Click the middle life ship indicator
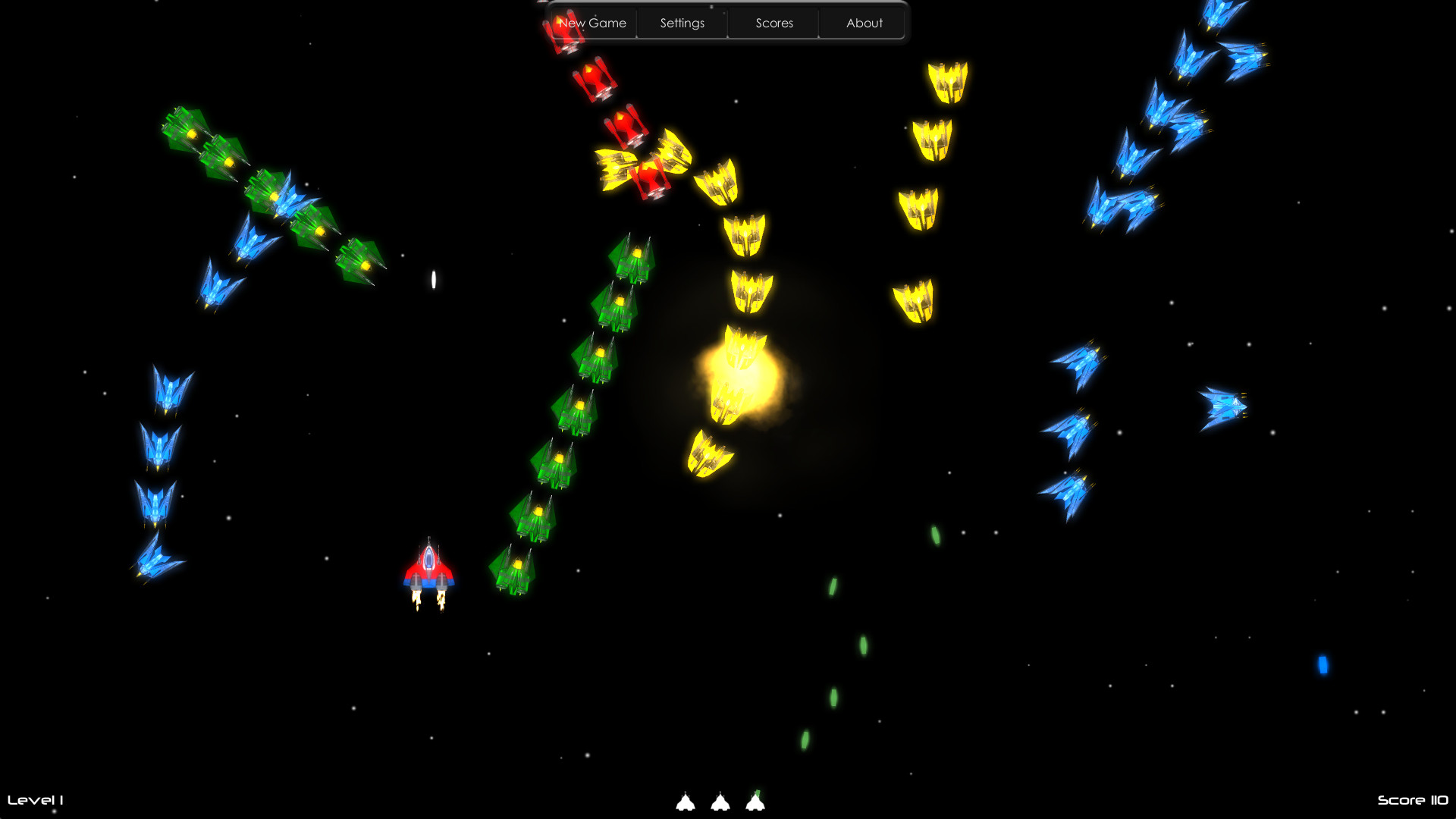 coord(722,802)
